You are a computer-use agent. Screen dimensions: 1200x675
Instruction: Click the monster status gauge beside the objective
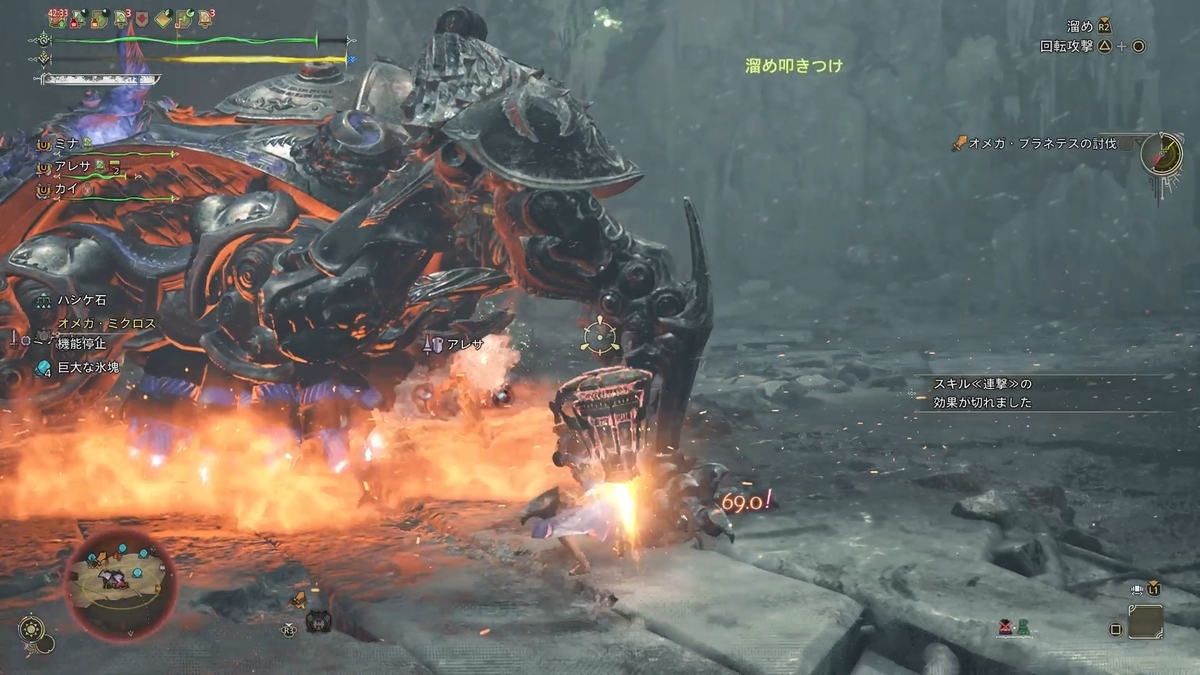click(1162, 154)
